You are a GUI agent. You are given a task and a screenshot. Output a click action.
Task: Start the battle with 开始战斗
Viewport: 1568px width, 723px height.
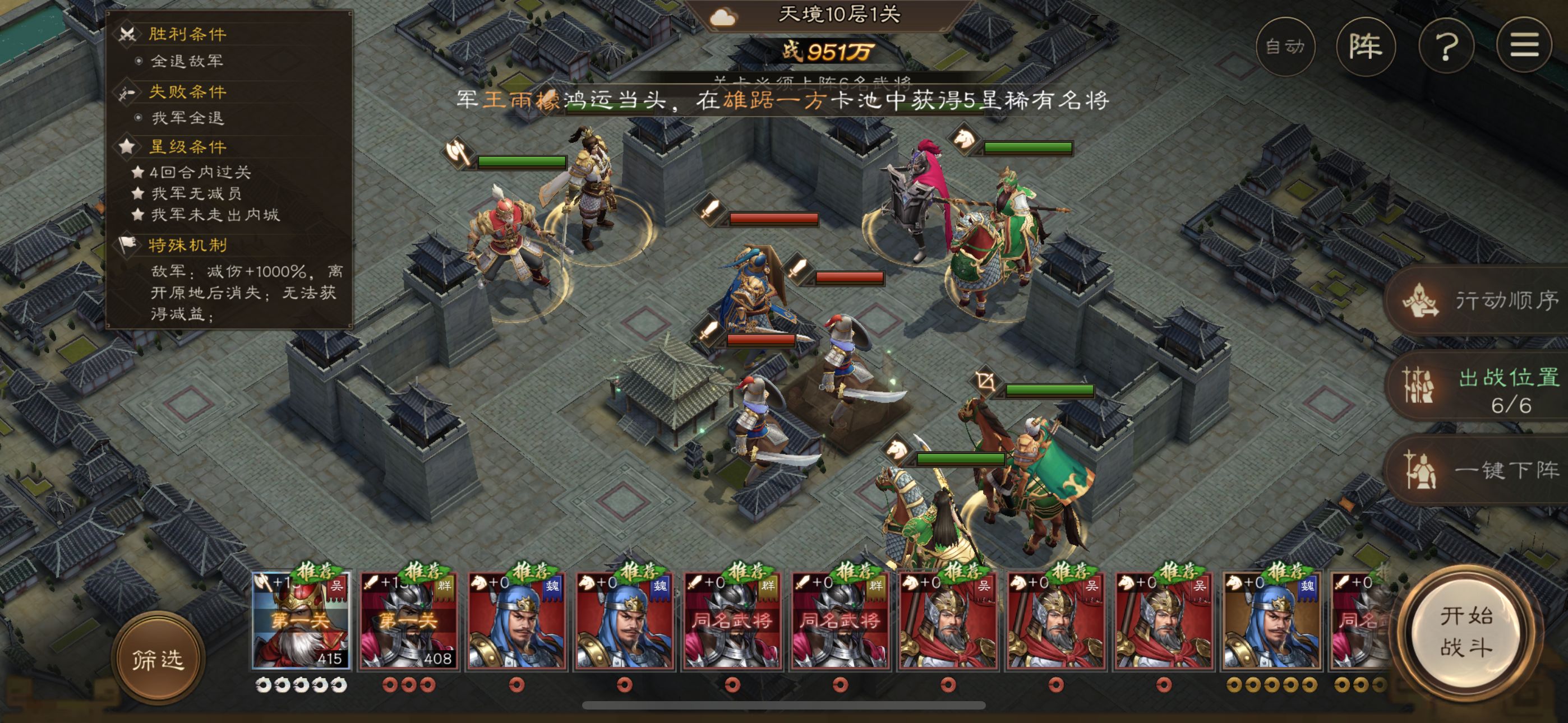point(1466,632)
